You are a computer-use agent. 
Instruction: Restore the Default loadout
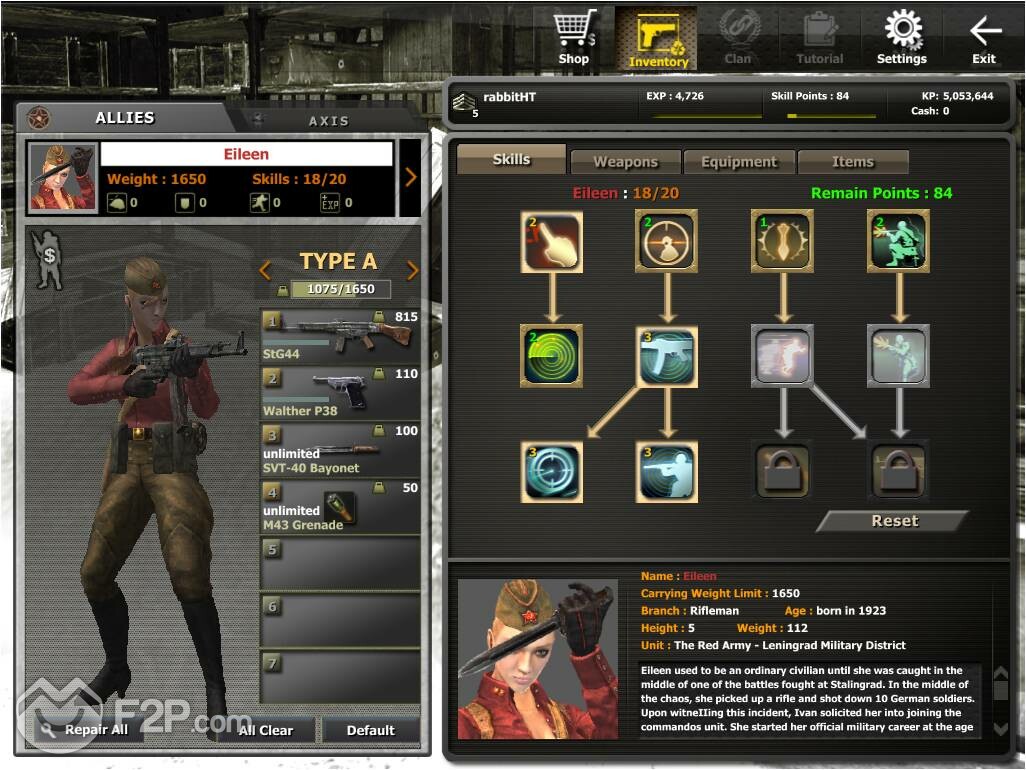pos(371,730)
